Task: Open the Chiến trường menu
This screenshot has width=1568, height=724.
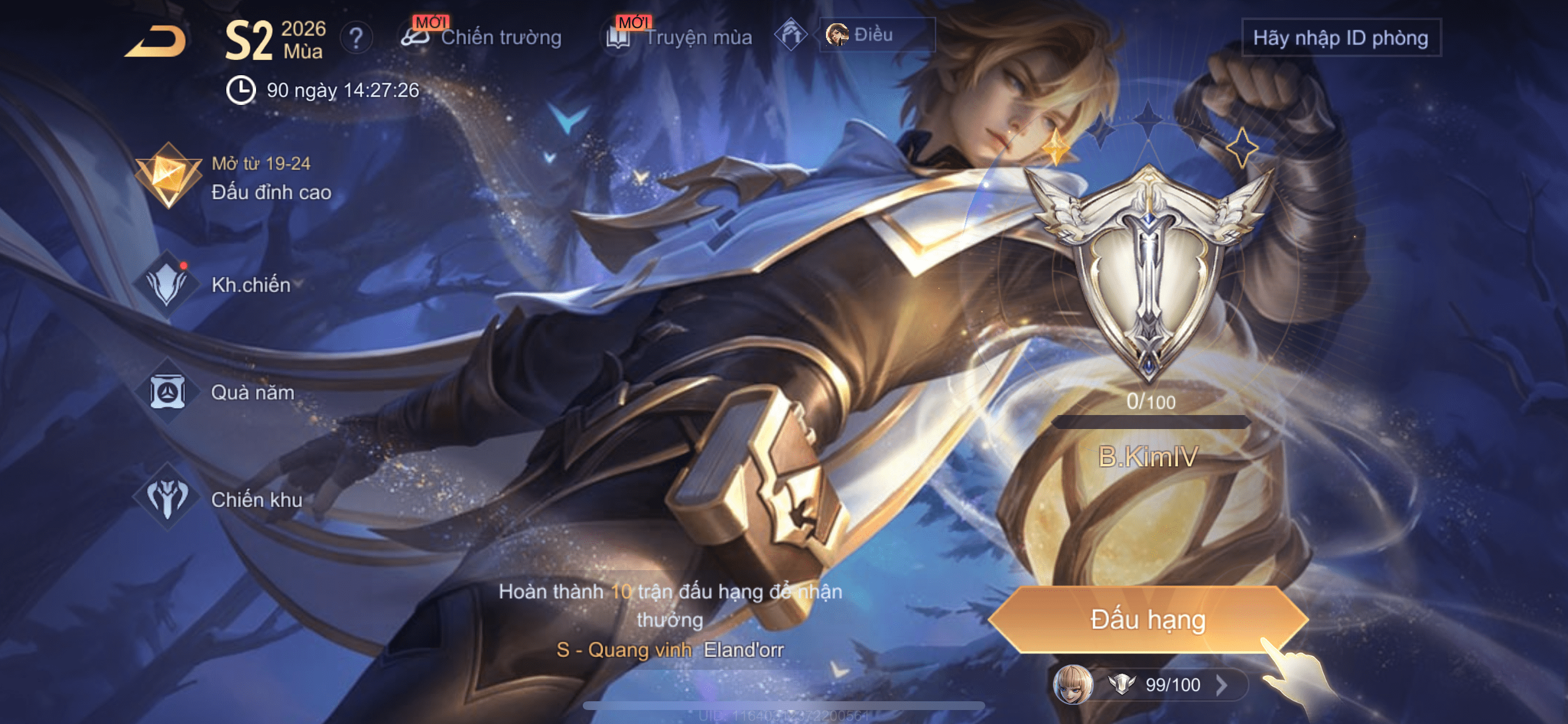Action: coord(482,37)
